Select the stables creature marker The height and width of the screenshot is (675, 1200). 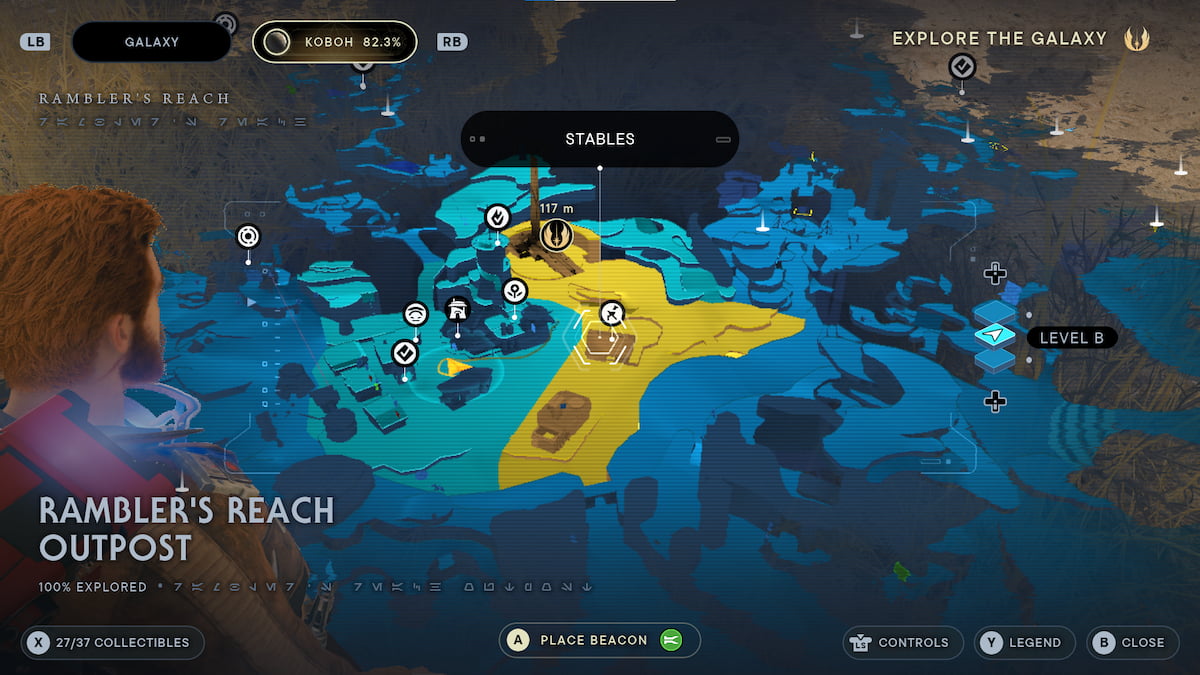(612, 314)
